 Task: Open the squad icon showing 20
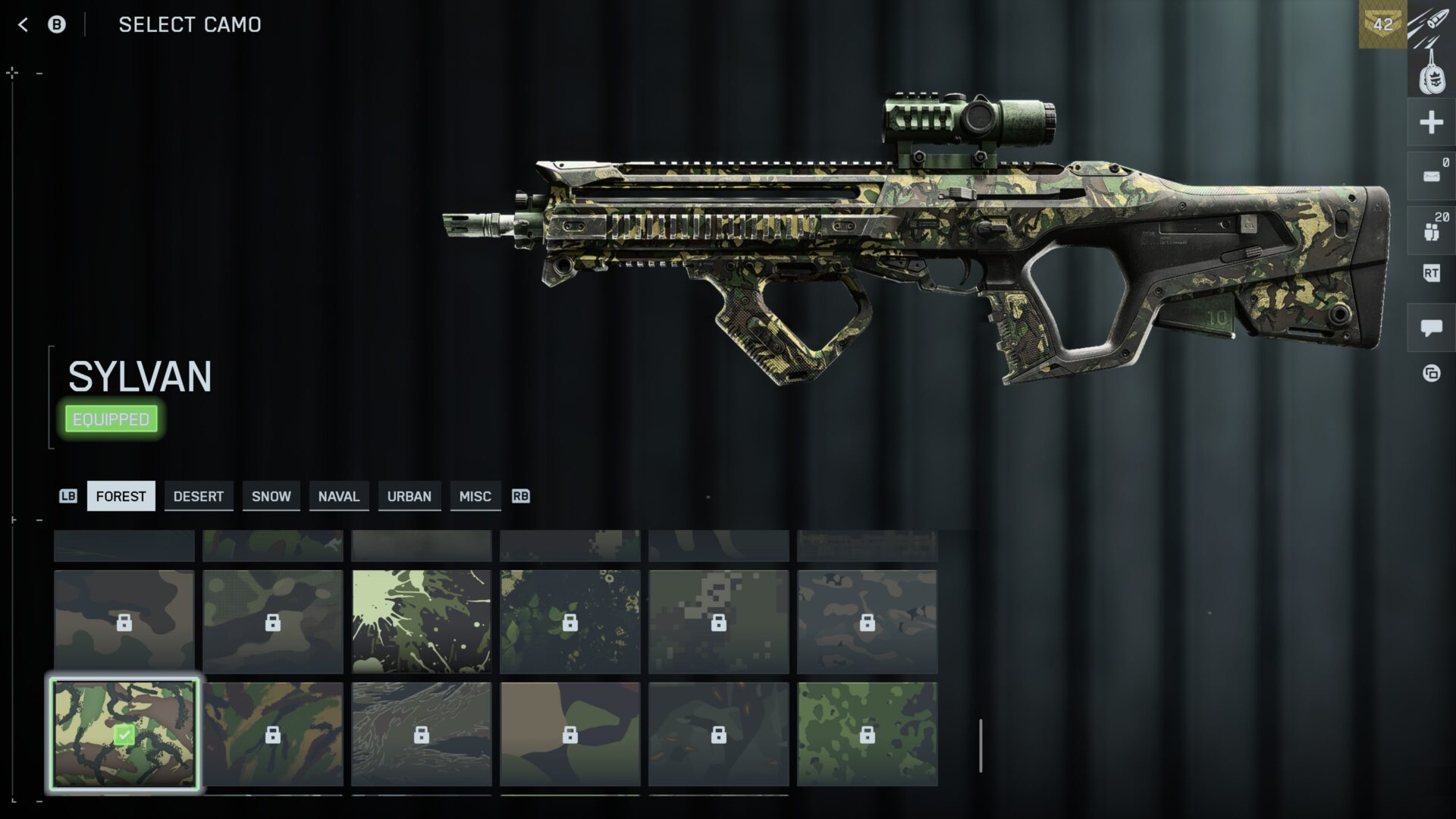coord(1431,230)
